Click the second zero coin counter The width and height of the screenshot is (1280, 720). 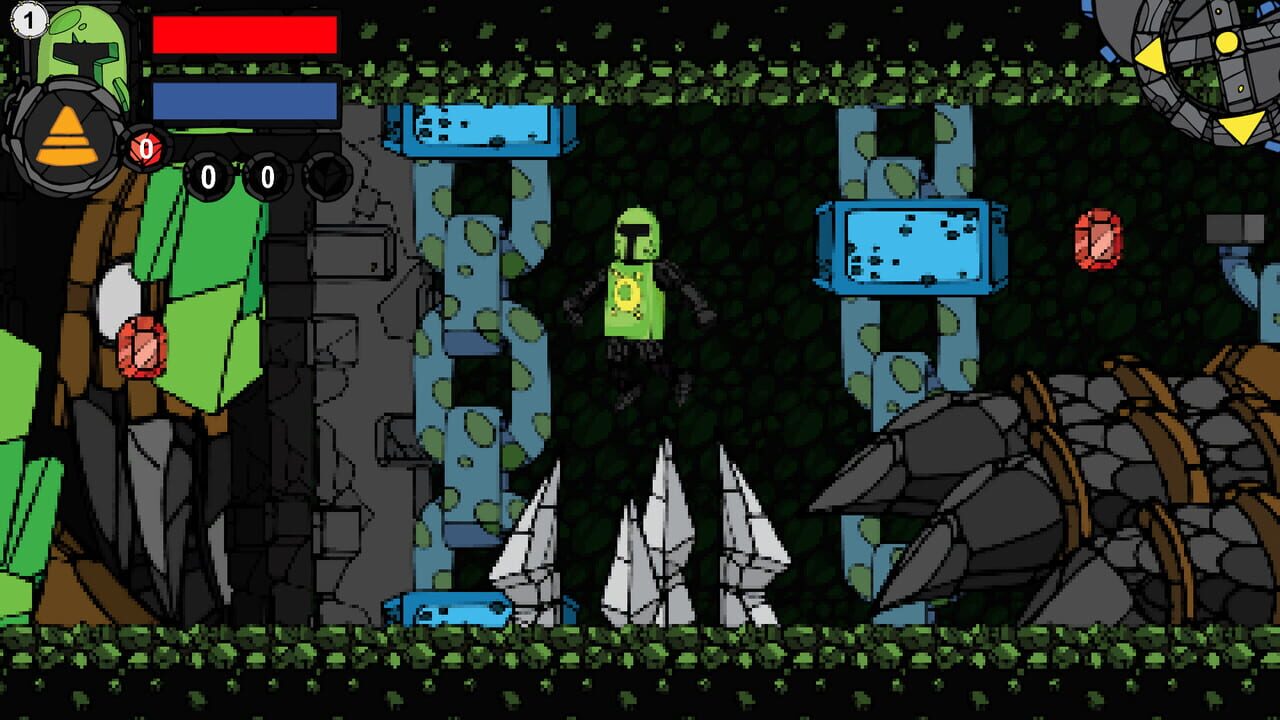click(267, 177)
